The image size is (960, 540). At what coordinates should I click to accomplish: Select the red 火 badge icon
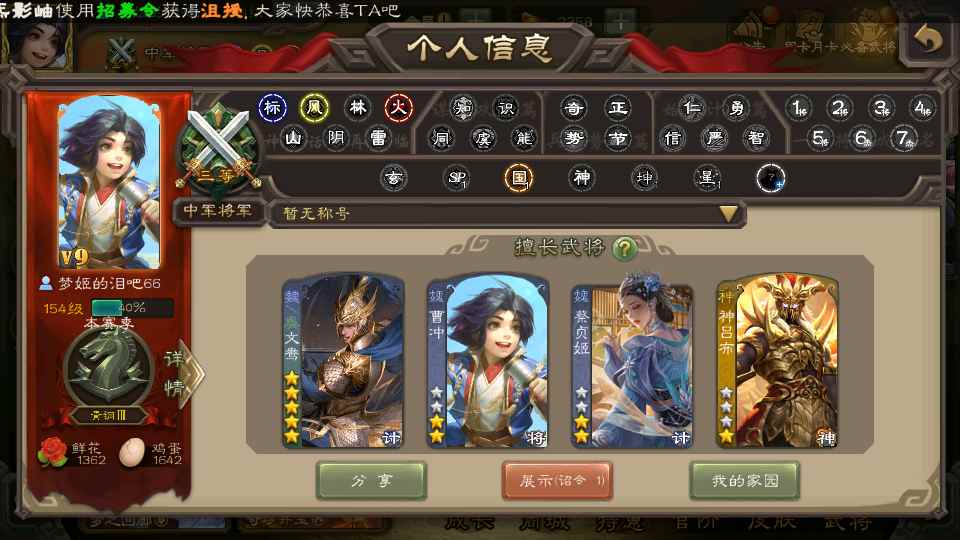[399, 107]
